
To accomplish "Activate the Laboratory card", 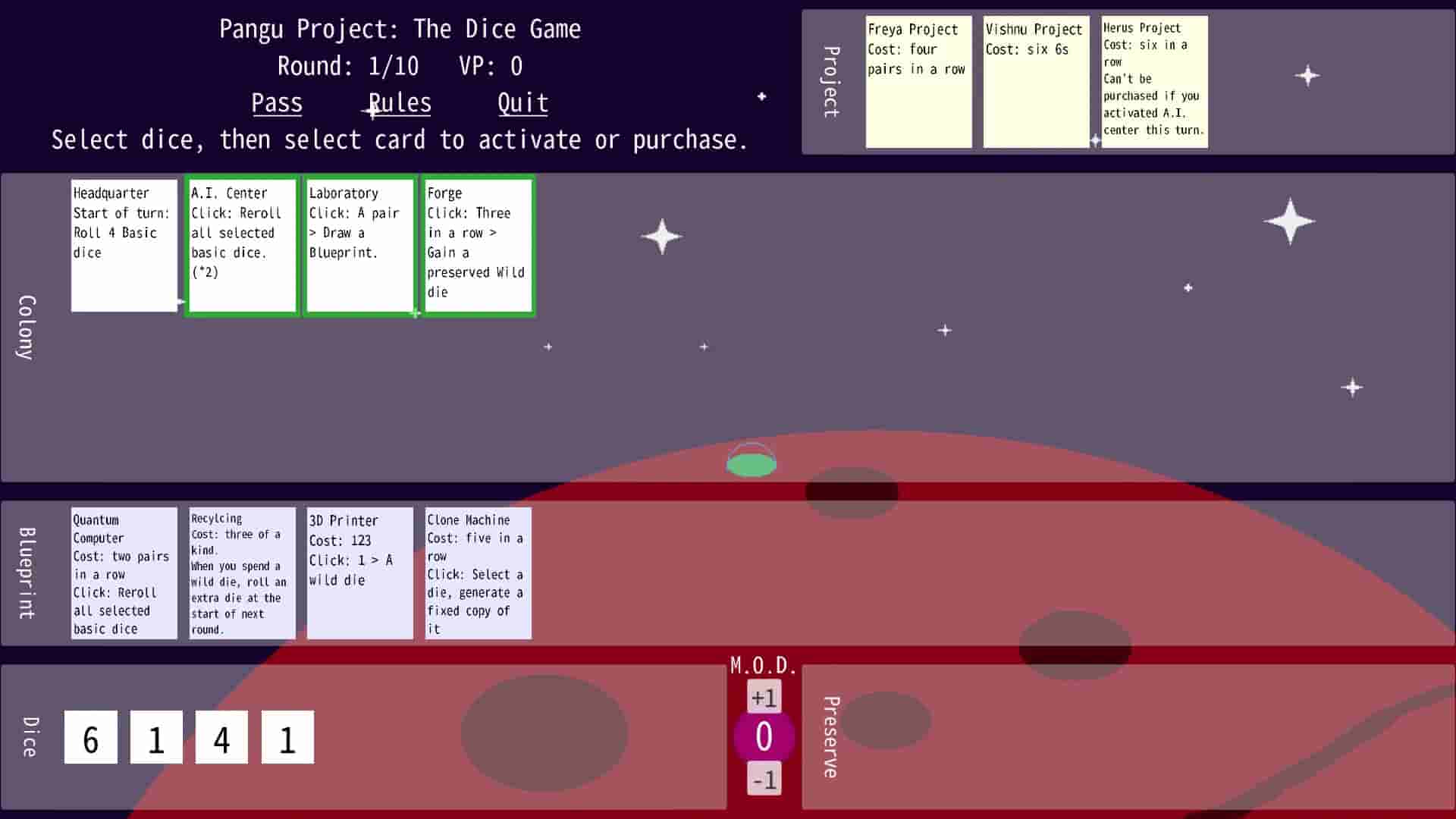I will pos(359,244).
